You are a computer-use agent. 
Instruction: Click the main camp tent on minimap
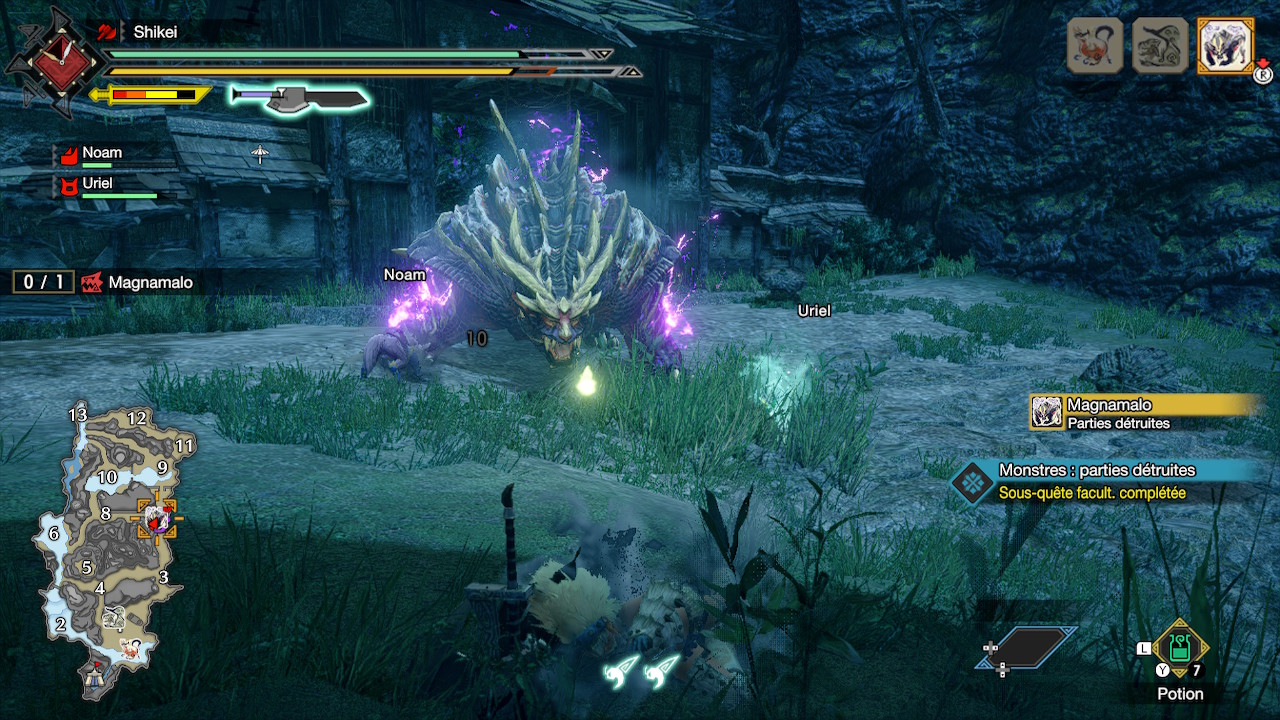coord(96,678)
